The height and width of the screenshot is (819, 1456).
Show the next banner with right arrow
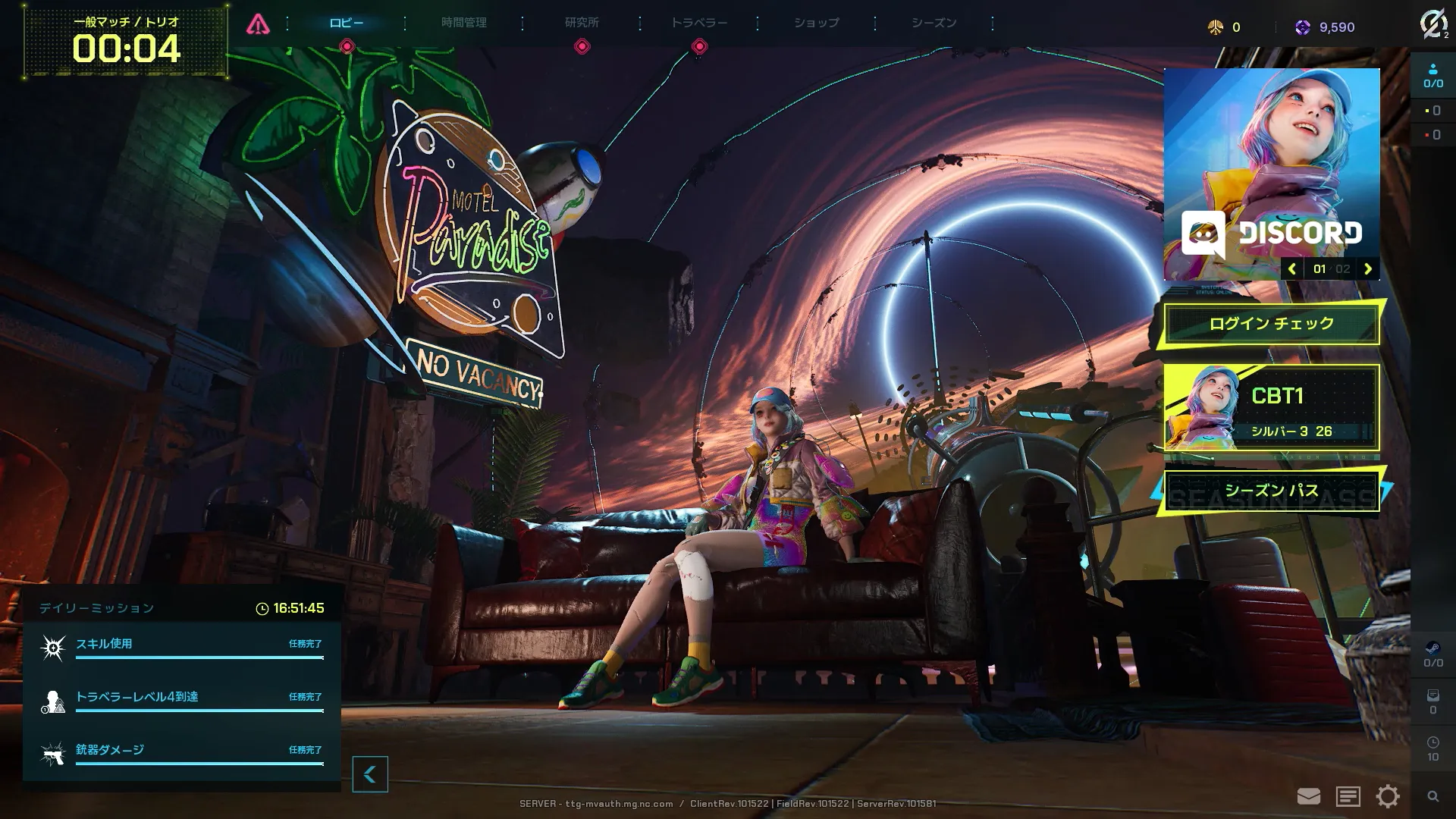click(1368, 268)
